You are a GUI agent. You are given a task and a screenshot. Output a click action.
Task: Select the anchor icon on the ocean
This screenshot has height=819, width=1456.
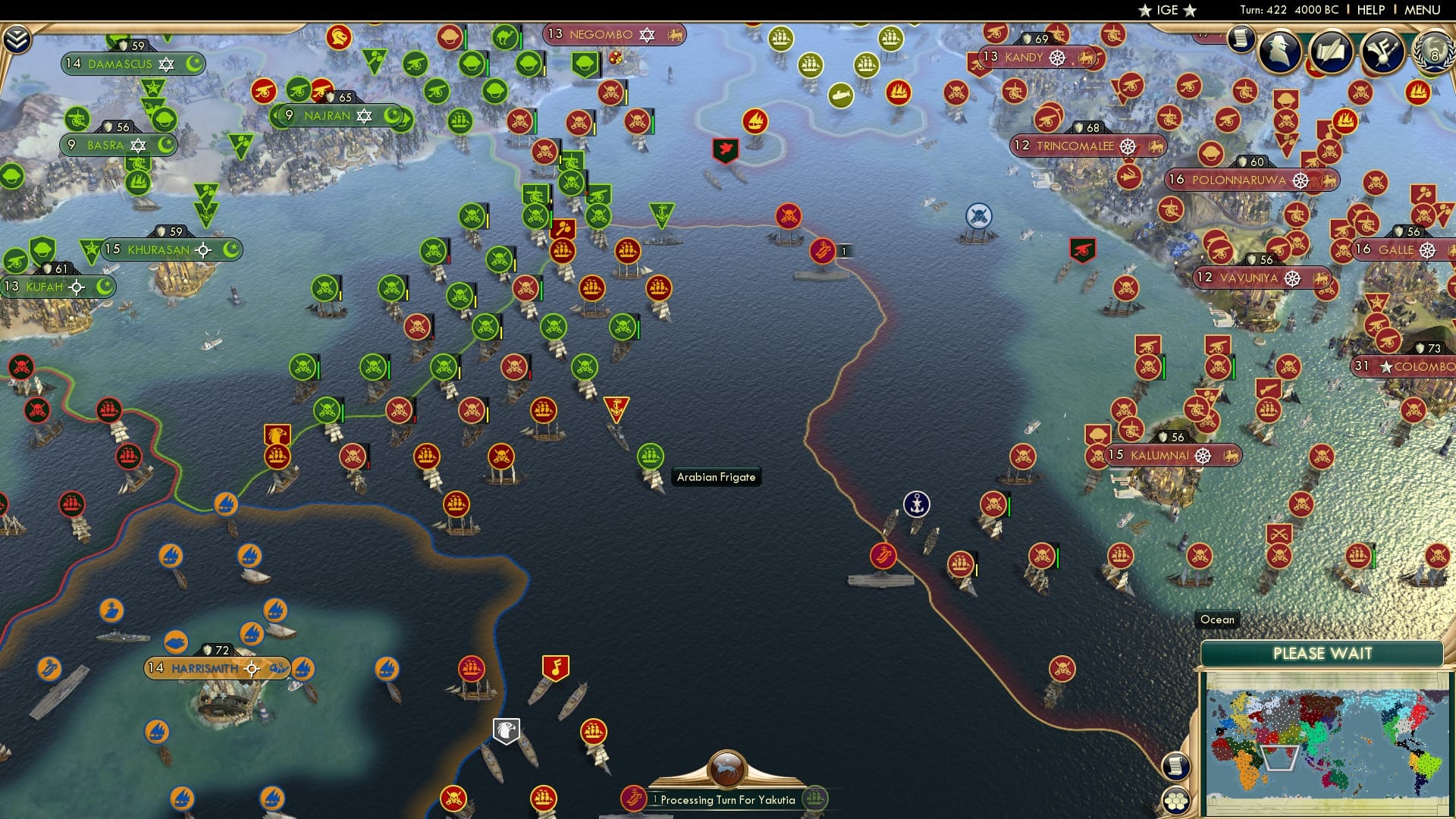(x=917, y=503)
